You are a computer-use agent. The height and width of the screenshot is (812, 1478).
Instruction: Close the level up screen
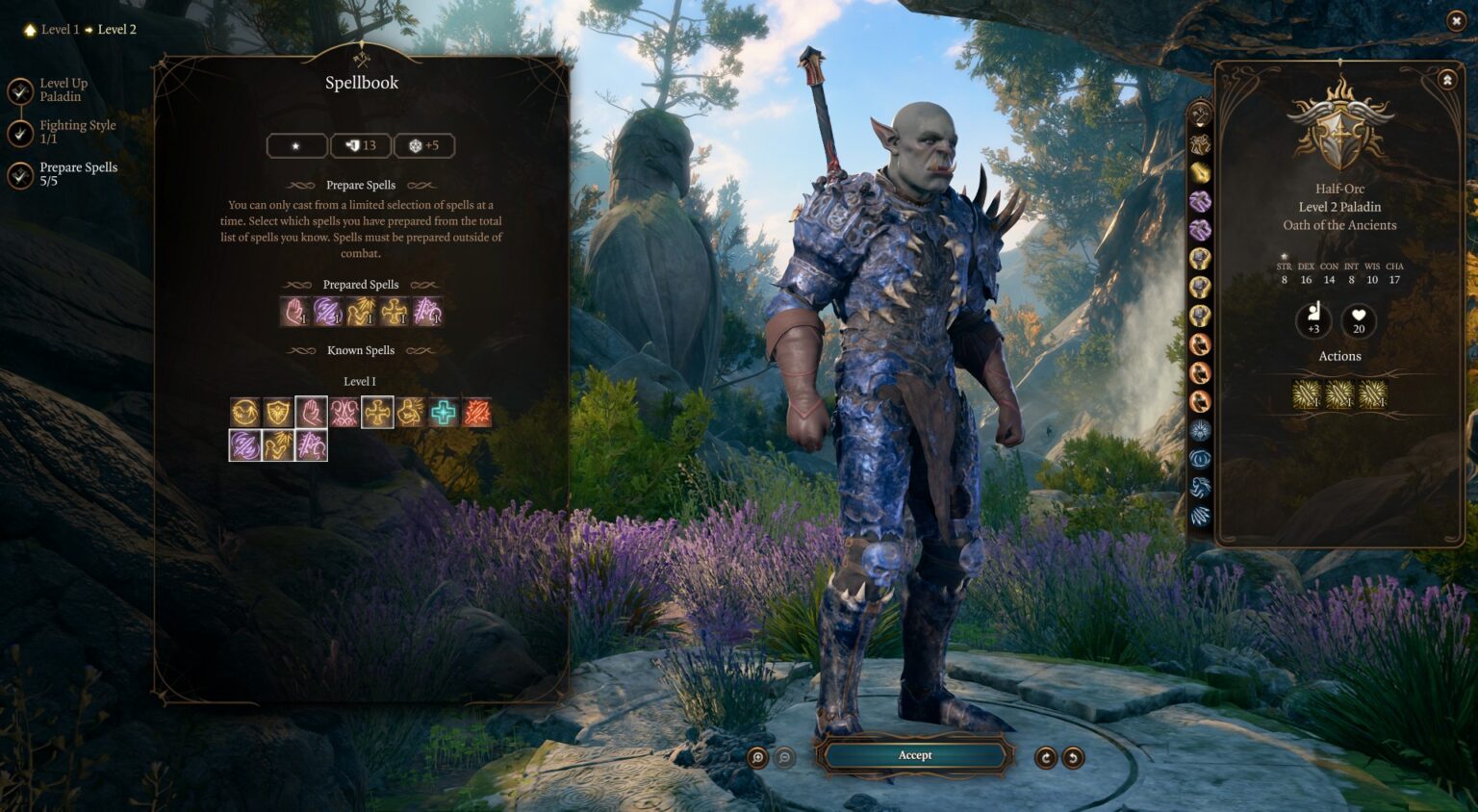click(x=1455, y=20)
